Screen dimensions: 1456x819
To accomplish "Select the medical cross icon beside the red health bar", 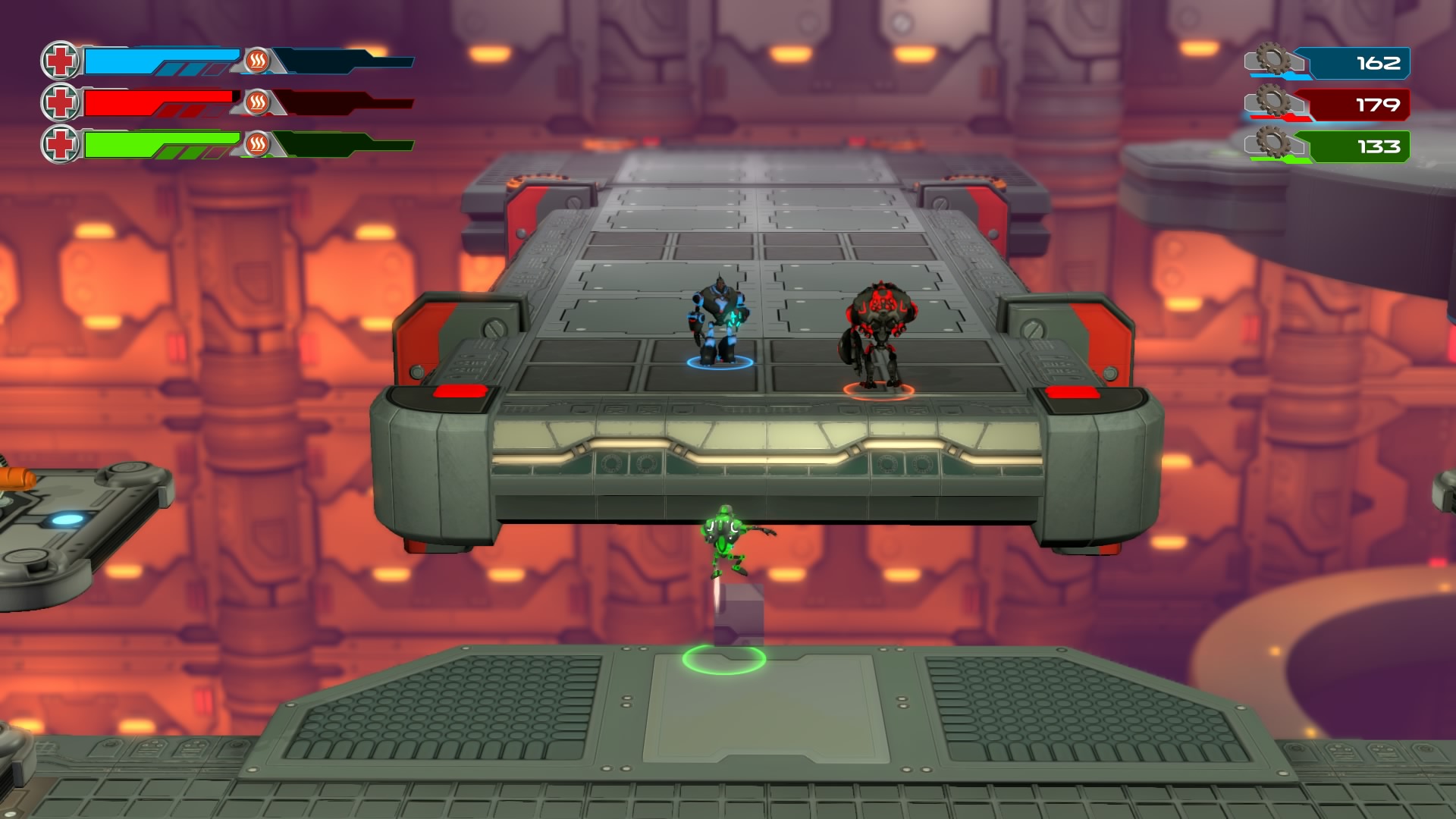I will [60, 102].
